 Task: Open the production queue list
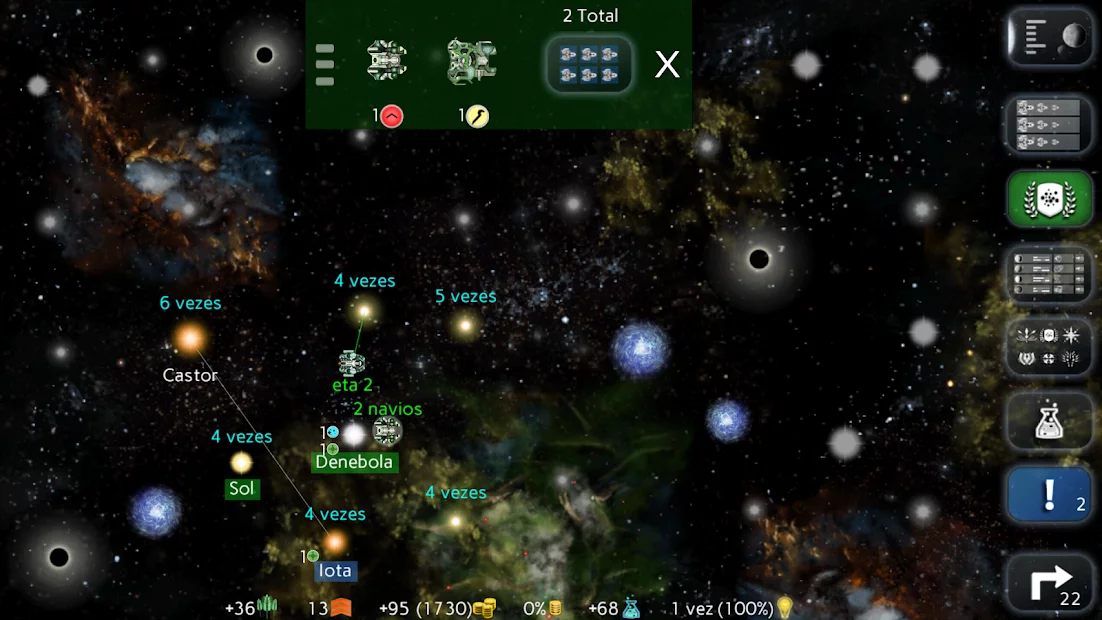pos(1049,274)
